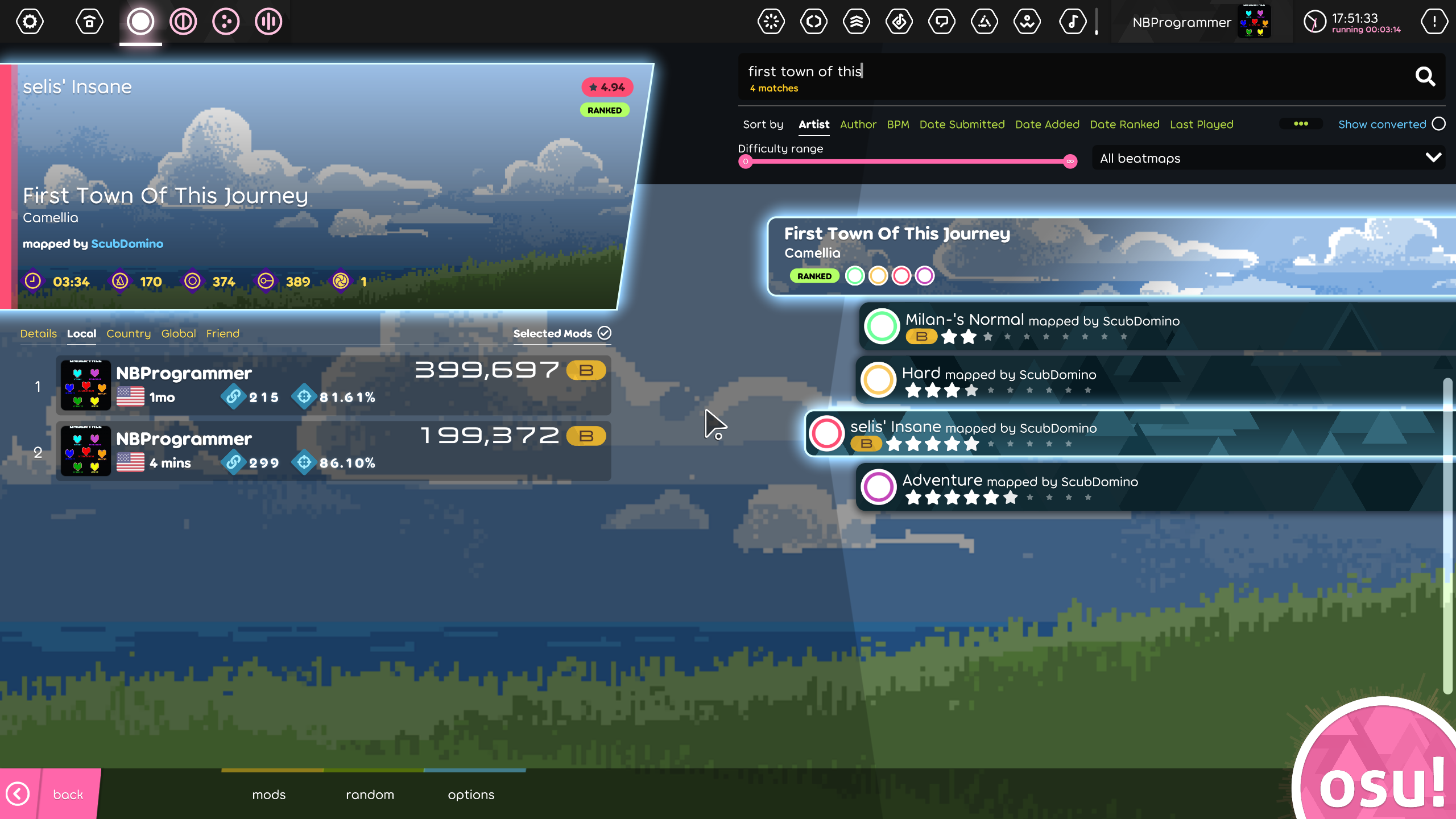Toggle the Show converted option
The image size is (1456, 819).
tap(1438, 124)
